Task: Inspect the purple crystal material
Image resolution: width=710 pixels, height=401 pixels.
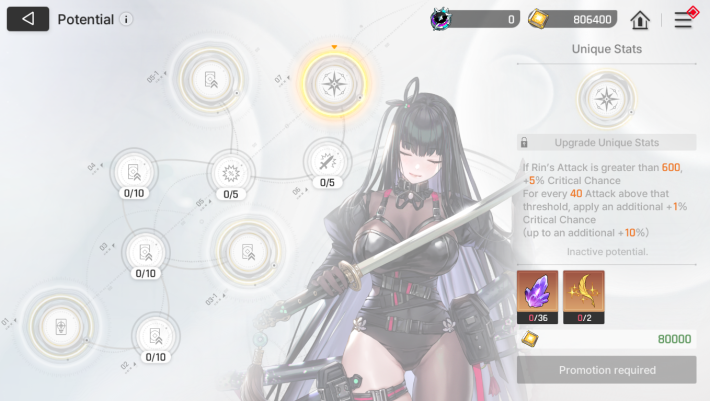Action: tap(537, 292)
